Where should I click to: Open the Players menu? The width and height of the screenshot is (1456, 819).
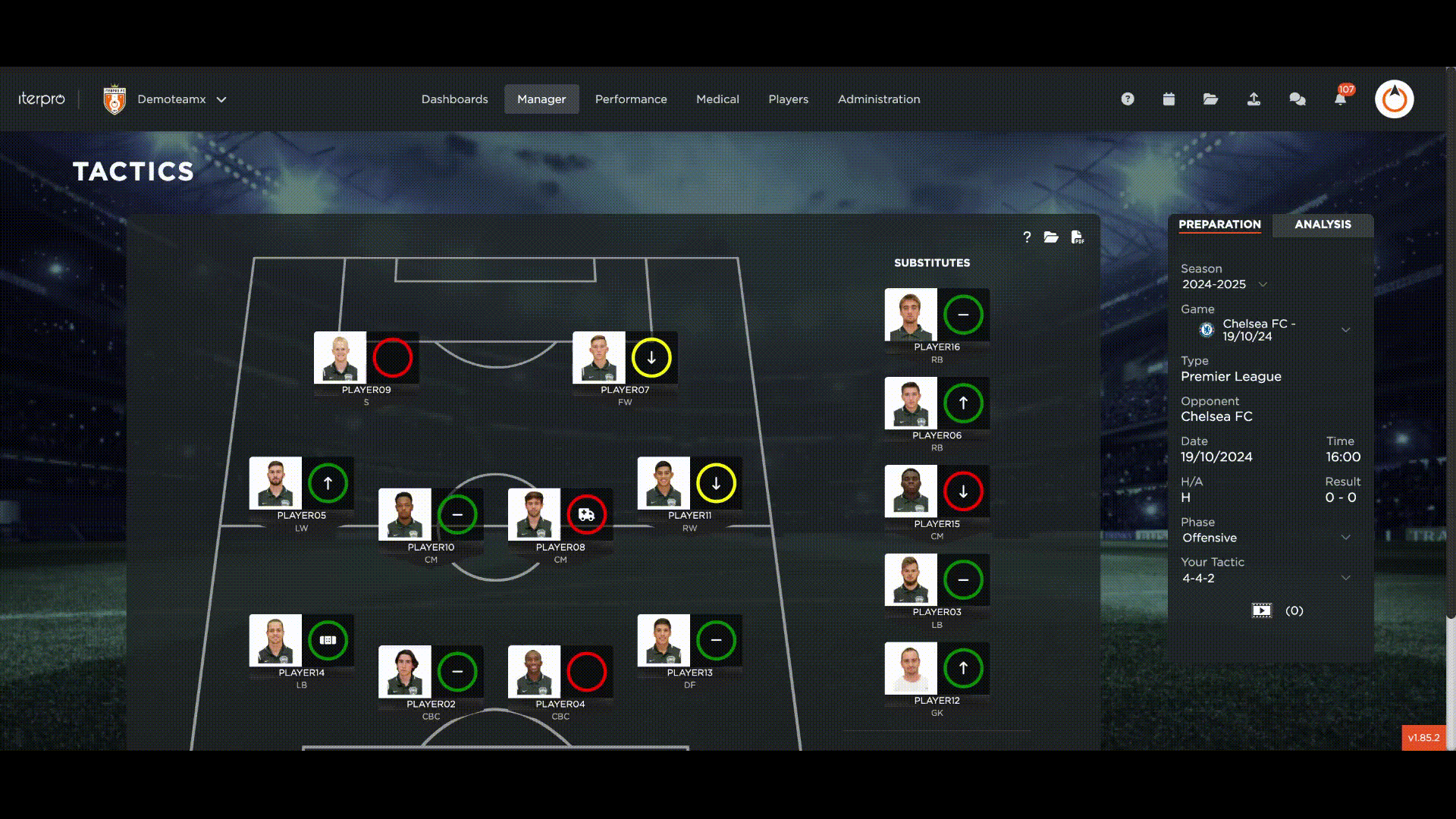point(788,99)
